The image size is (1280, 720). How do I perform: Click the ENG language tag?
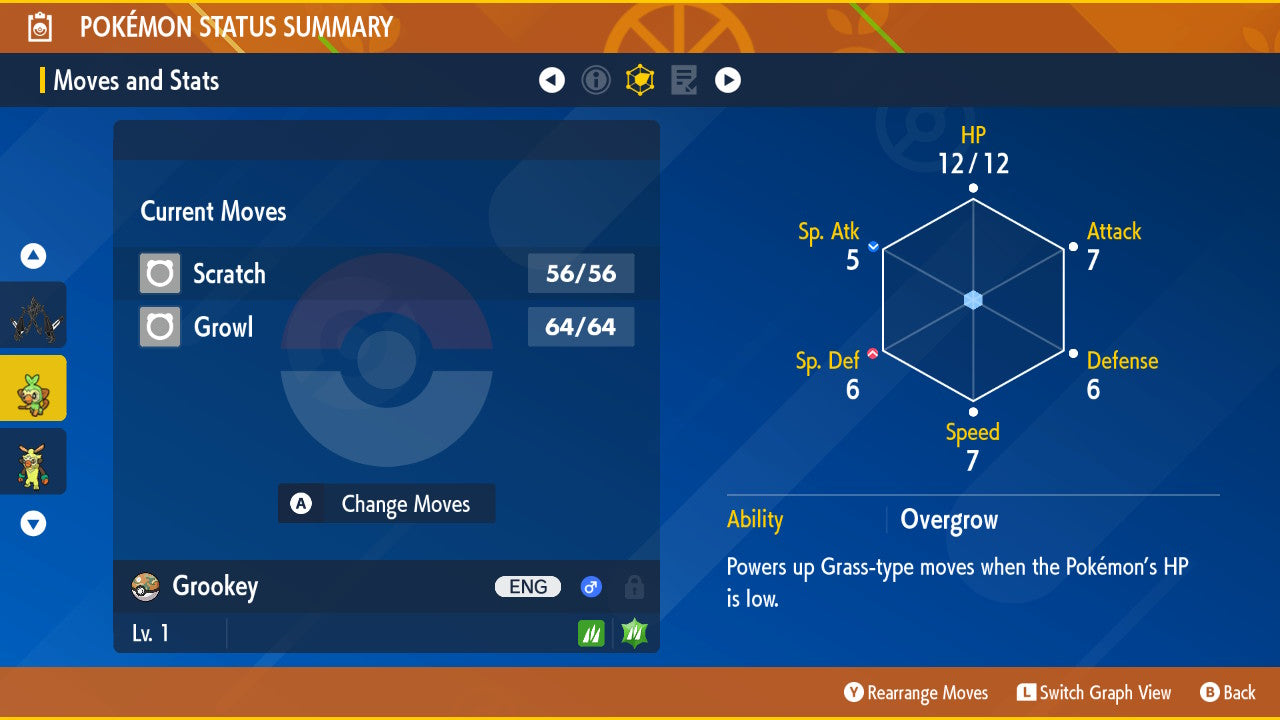click(527, 587)
